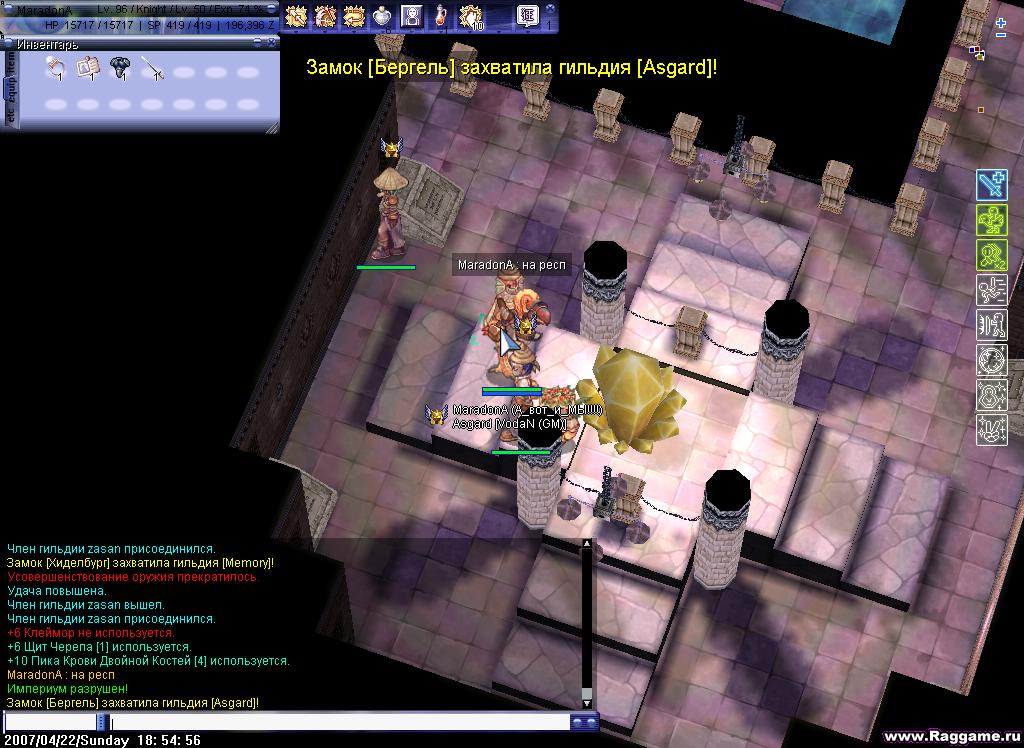
Task: Click the whisper recipient name field
Action: (x=50, y=722)
